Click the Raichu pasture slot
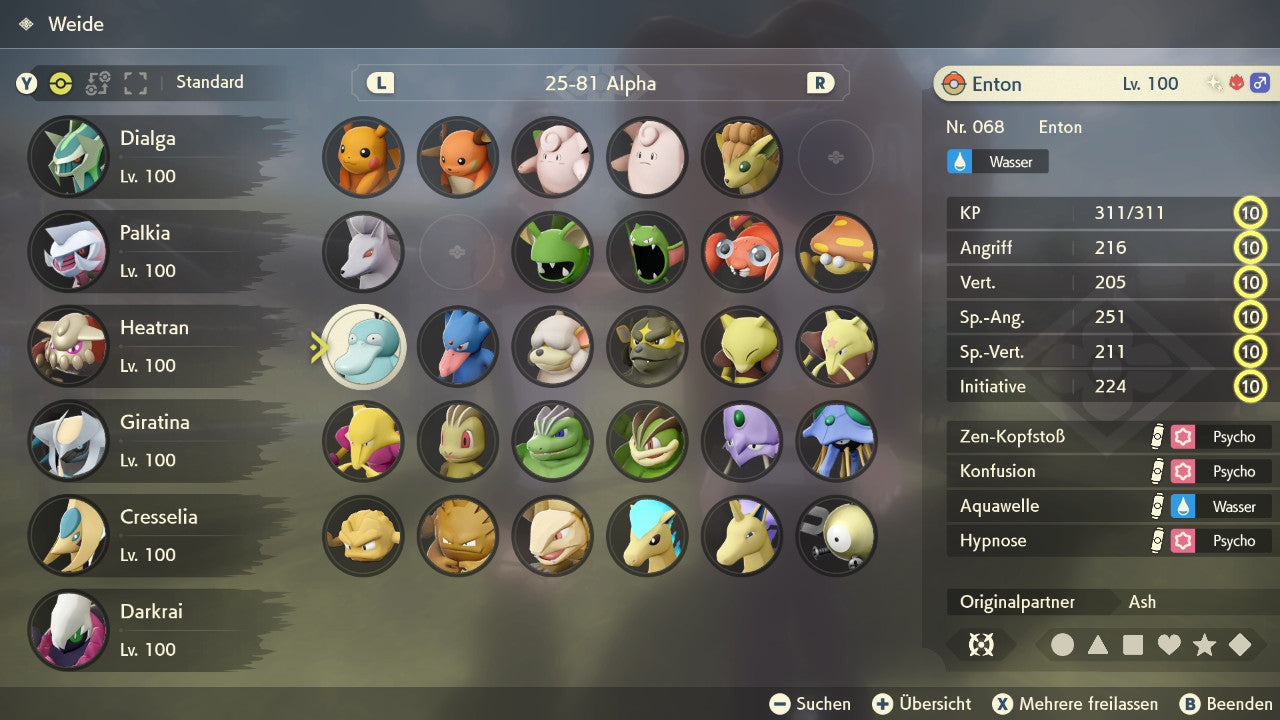The width and height of the screenshot is (1280, 720). (x=458, y=157)
